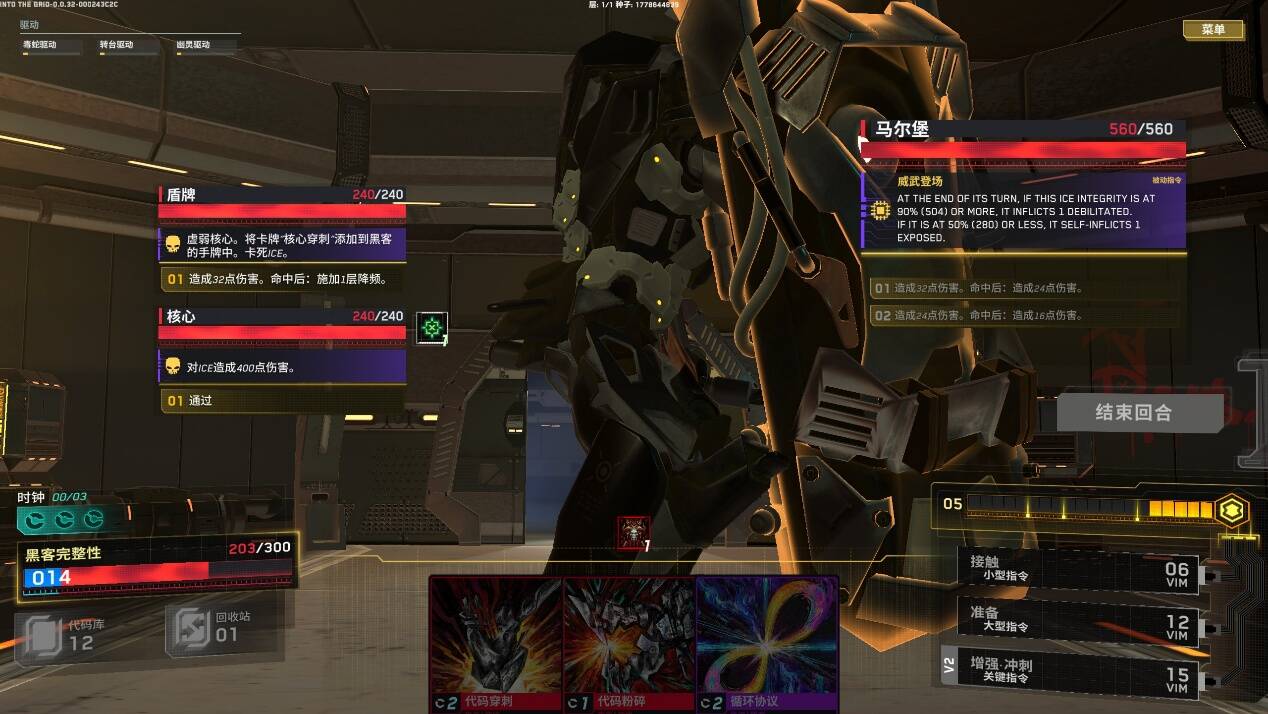Trigger the 增强·冲刺 key command

pyautogui.click(x=1077, y=671)
